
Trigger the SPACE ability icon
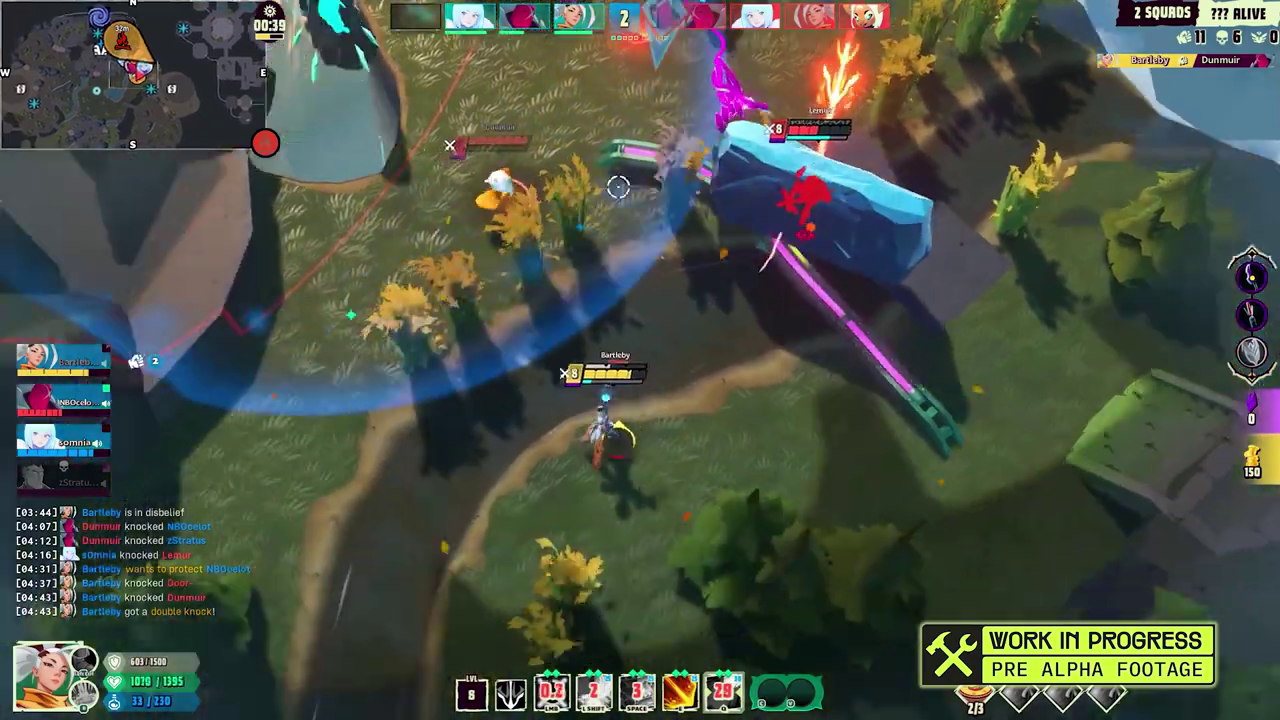click(636, 693)
